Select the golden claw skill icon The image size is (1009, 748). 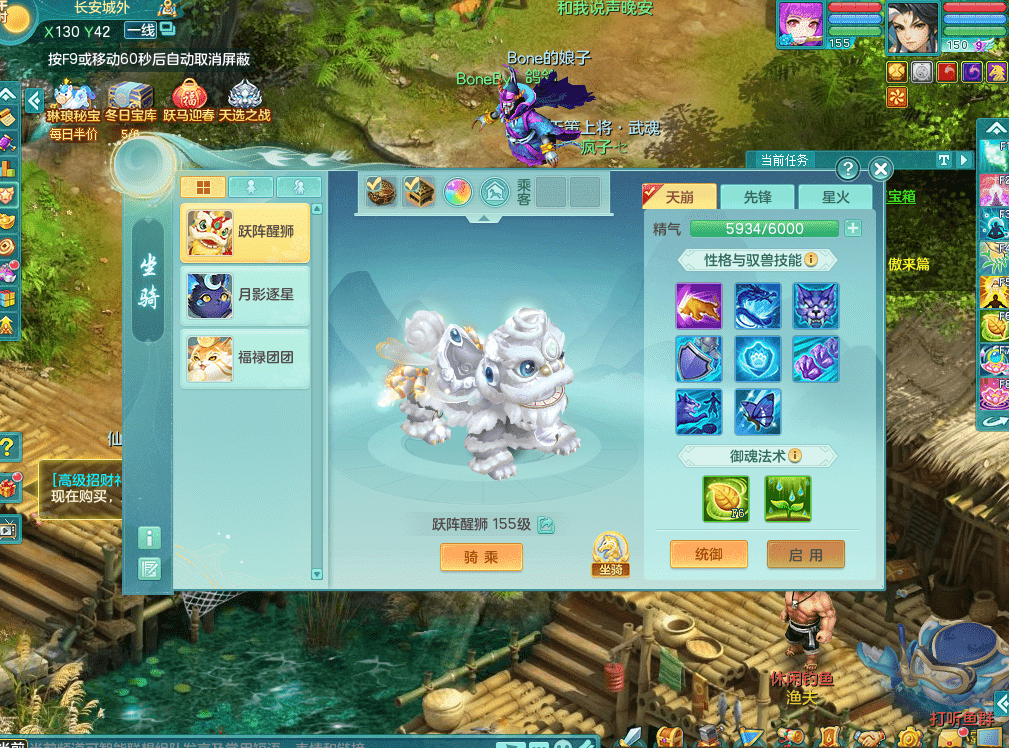[x=699, y=306]
